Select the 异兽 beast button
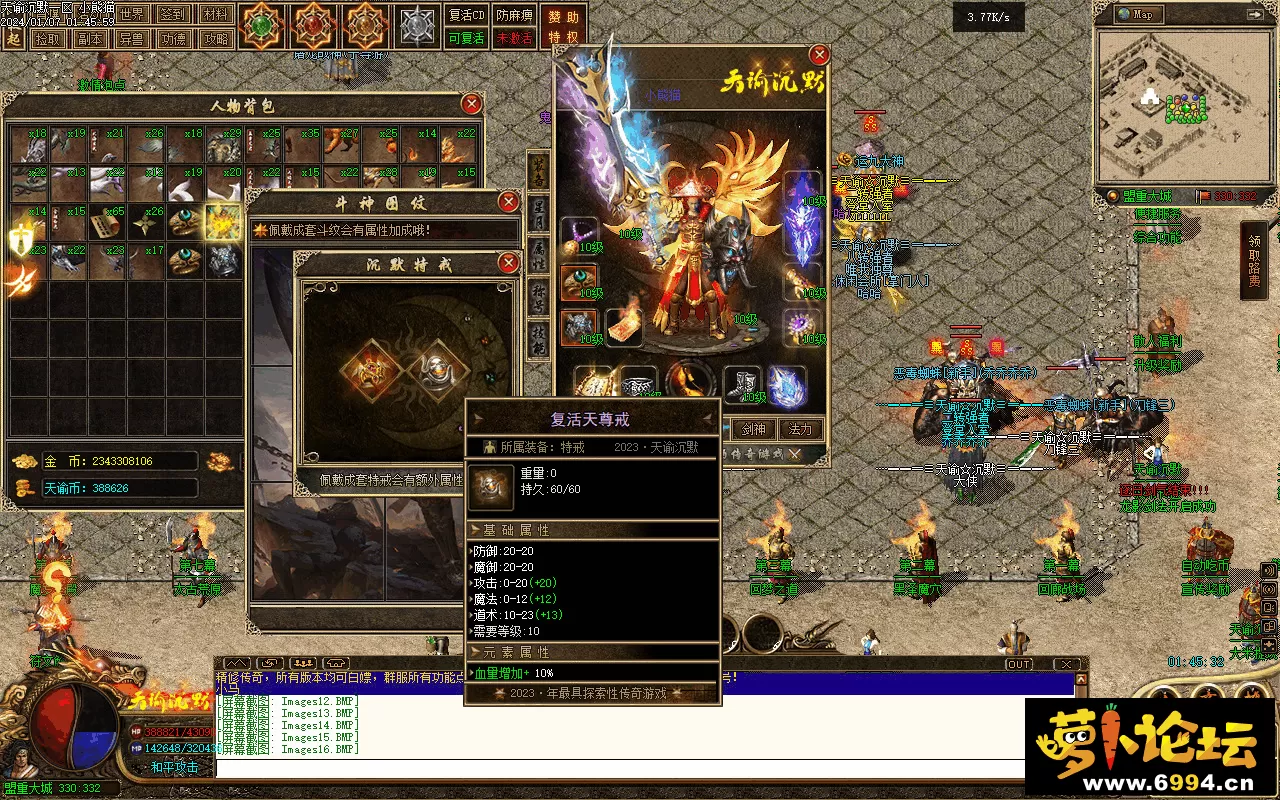This screenshot has width=1280, height=800. coord(132,39)
